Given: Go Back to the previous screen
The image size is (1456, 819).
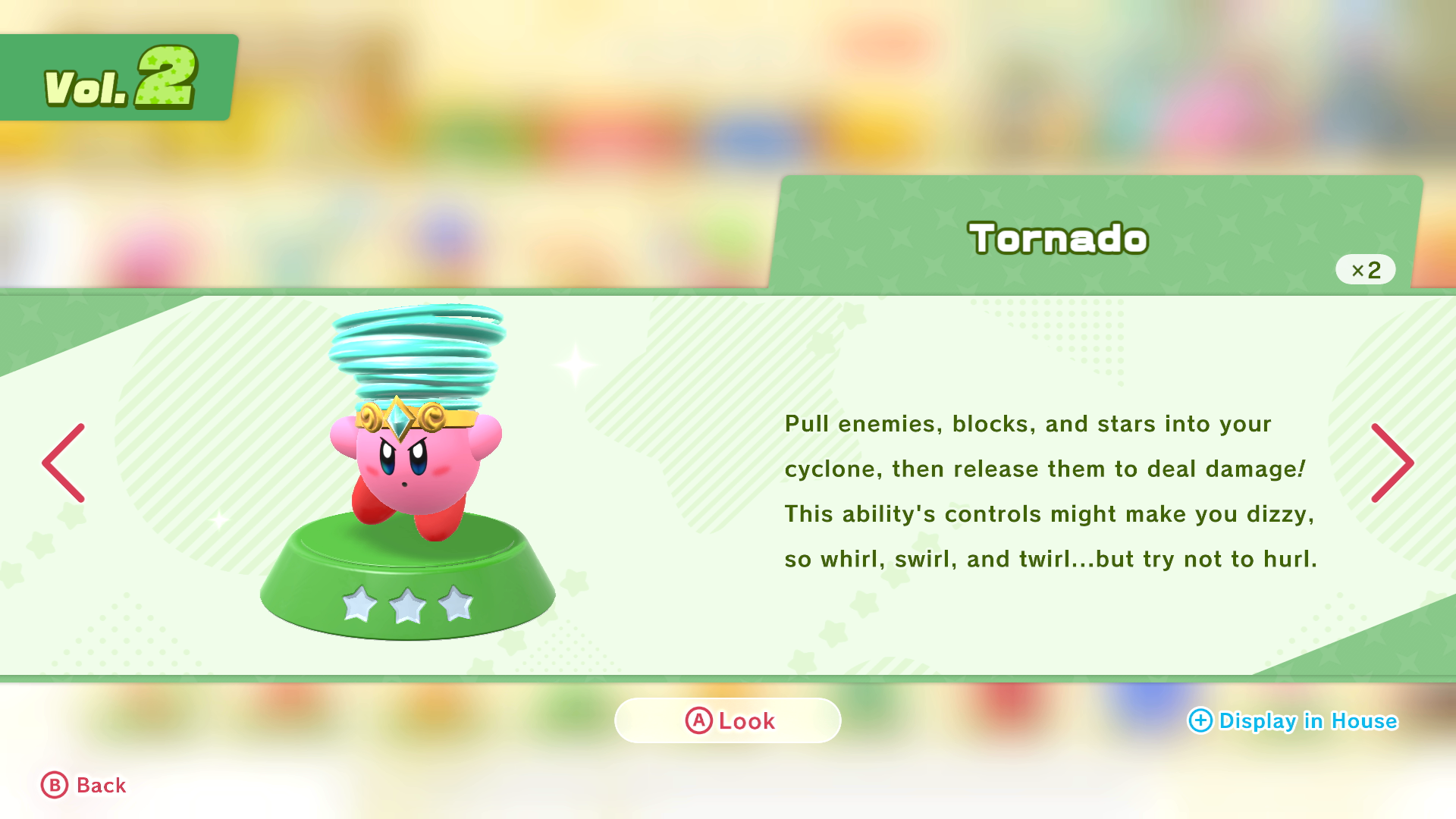Looking at the screenshot, I should 84,786.
